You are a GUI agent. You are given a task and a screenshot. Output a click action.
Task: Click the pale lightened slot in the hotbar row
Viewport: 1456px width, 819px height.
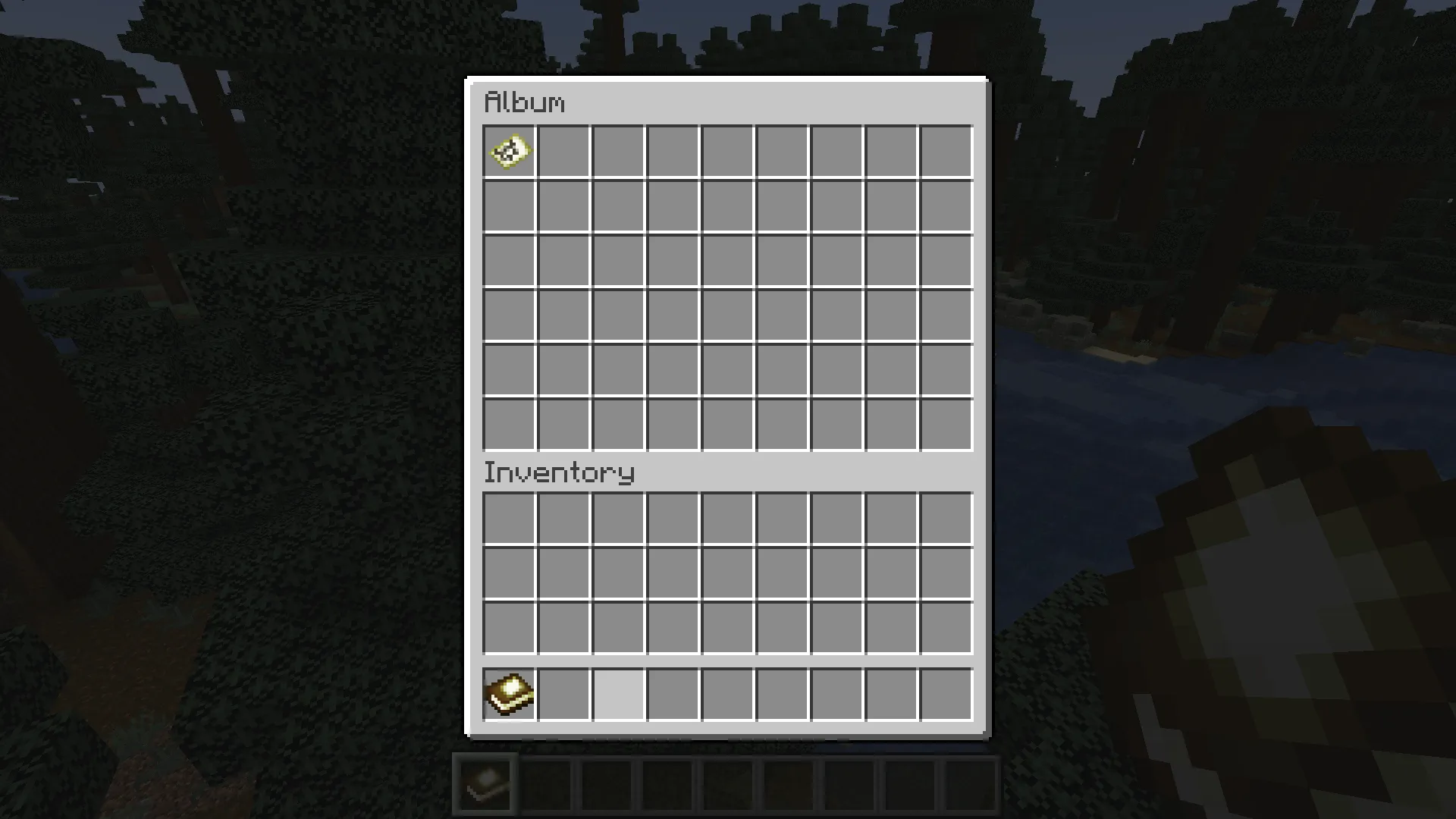coord(617,695)
